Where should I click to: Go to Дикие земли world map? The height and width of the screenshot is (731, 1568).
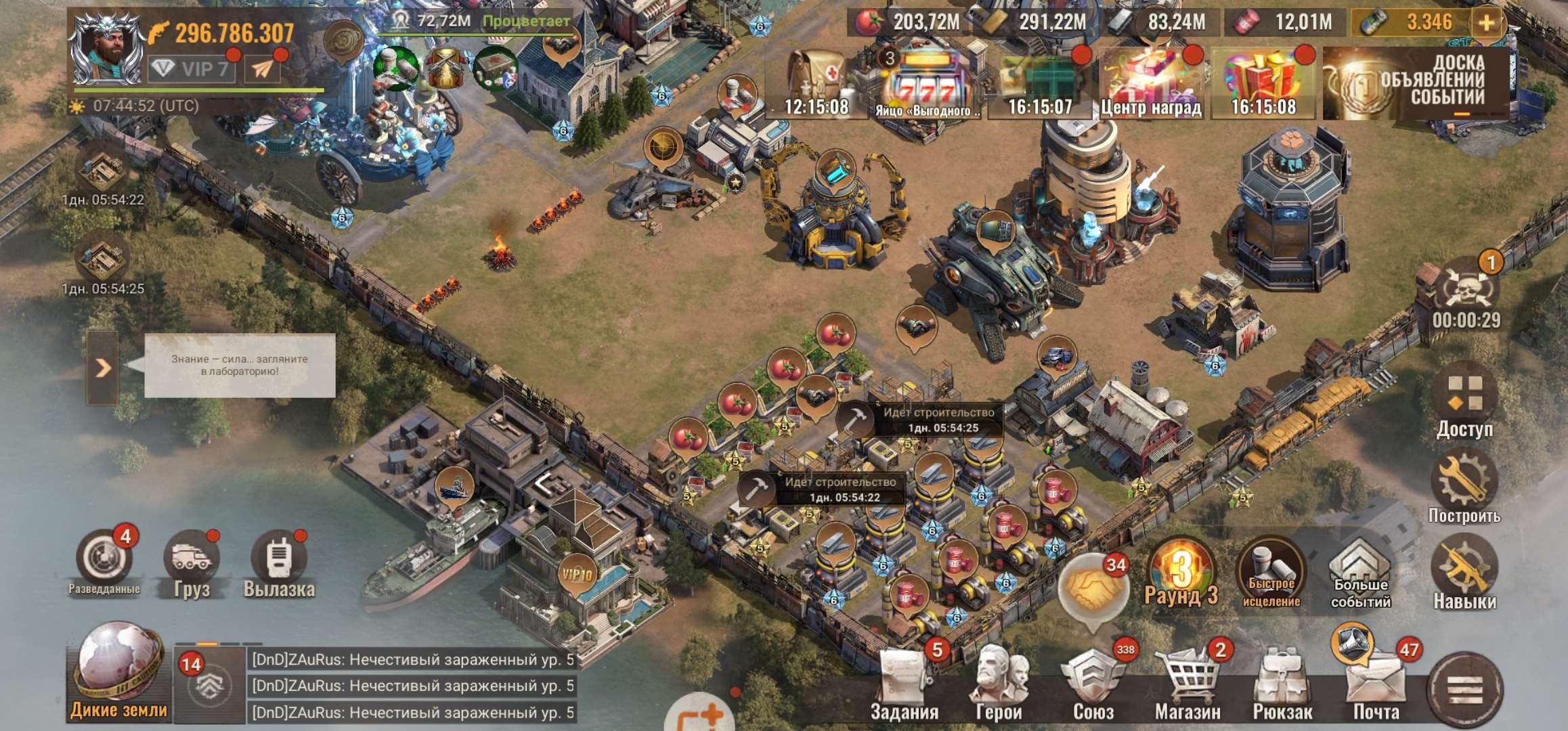(118, 672)
